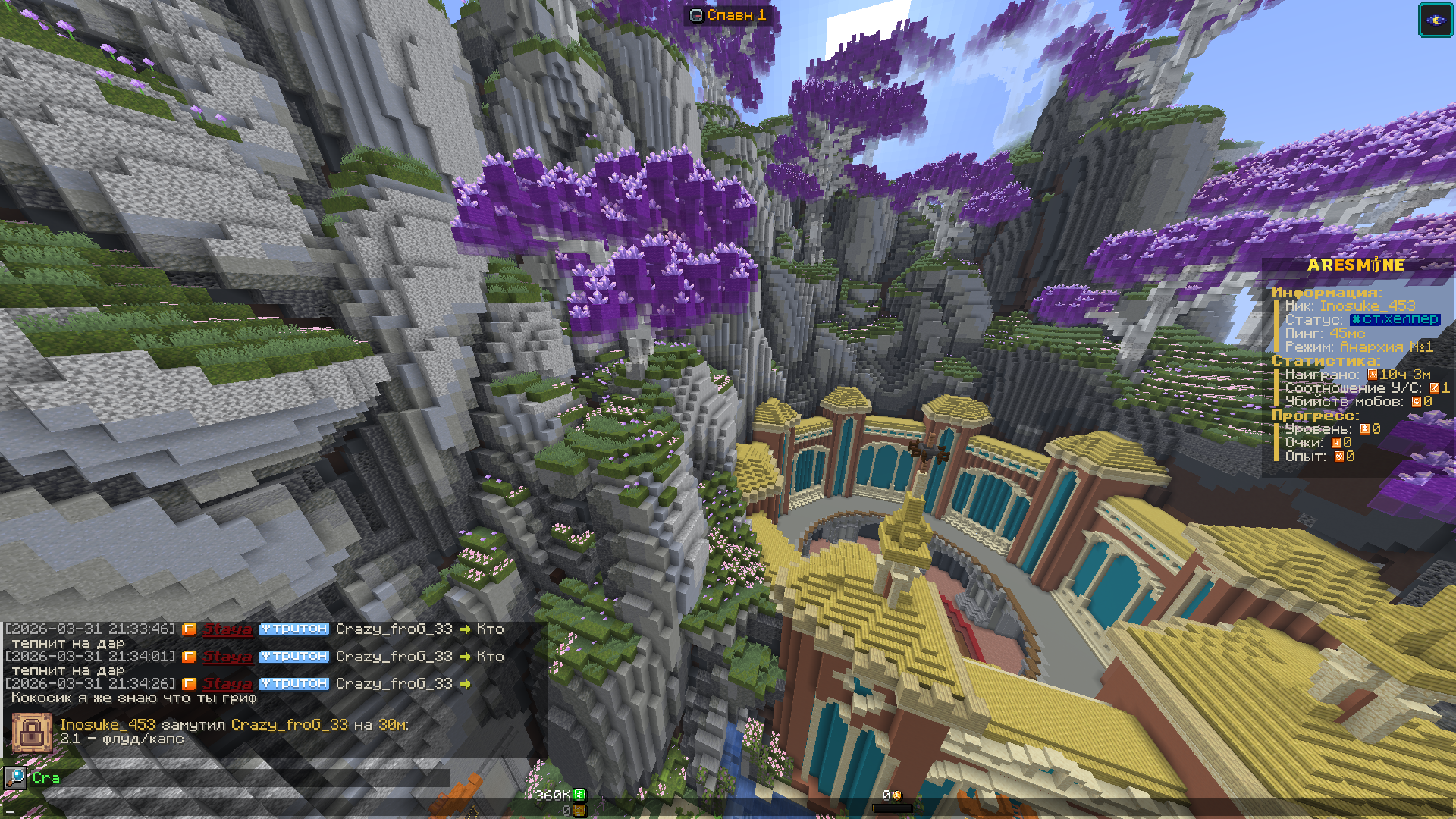
Task: Click the Staya name in the 21:34:26 message
Action: coord(227,684)
